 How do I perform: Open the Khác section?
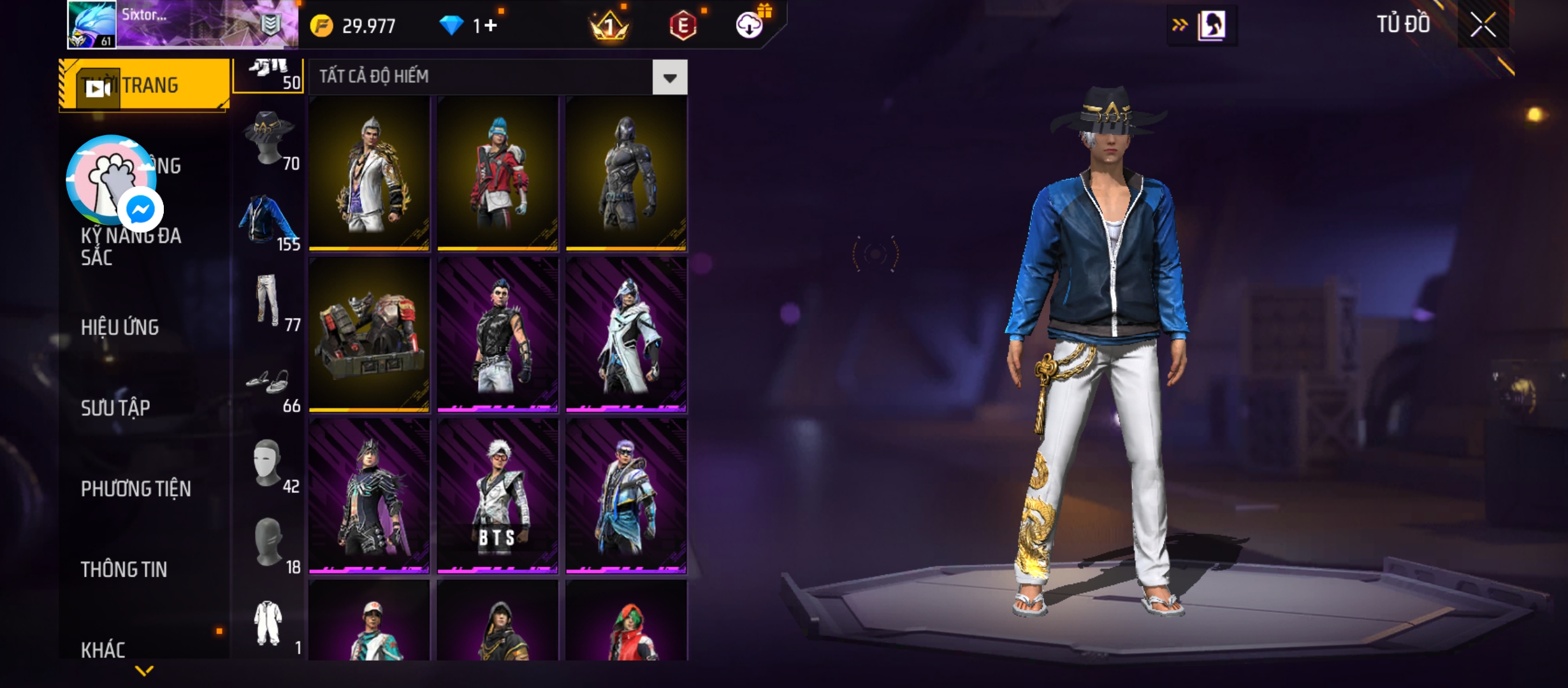click(x=103, y=649)
